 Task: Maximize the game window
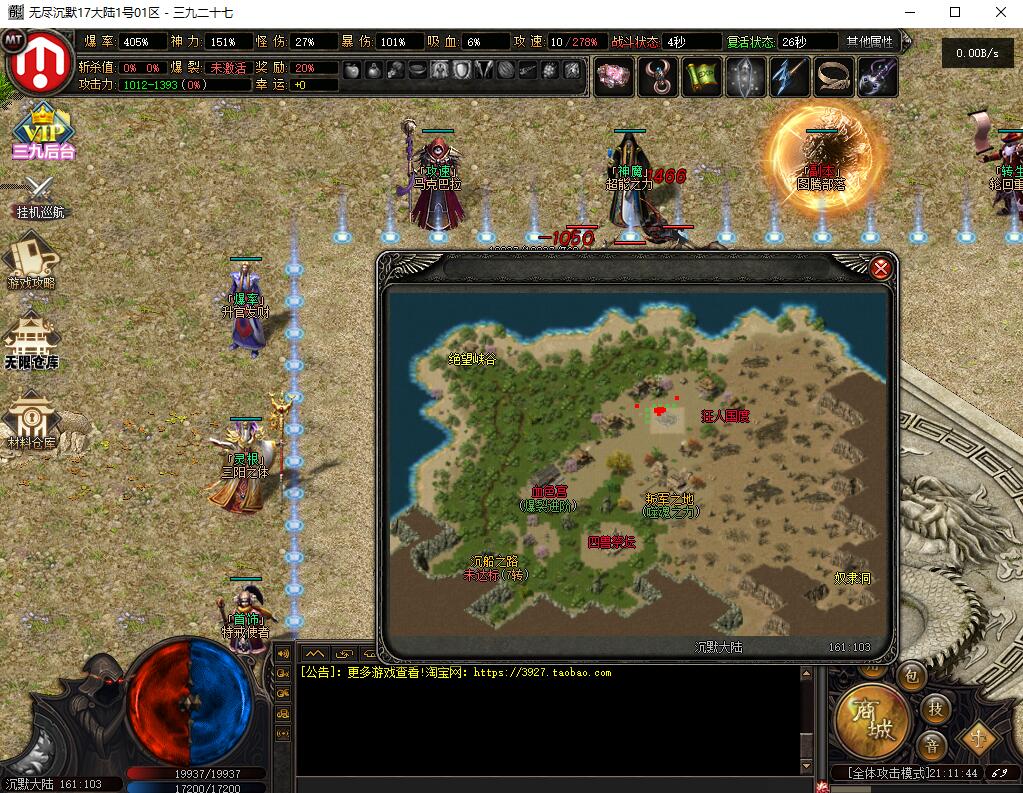[x=954, y=12]
